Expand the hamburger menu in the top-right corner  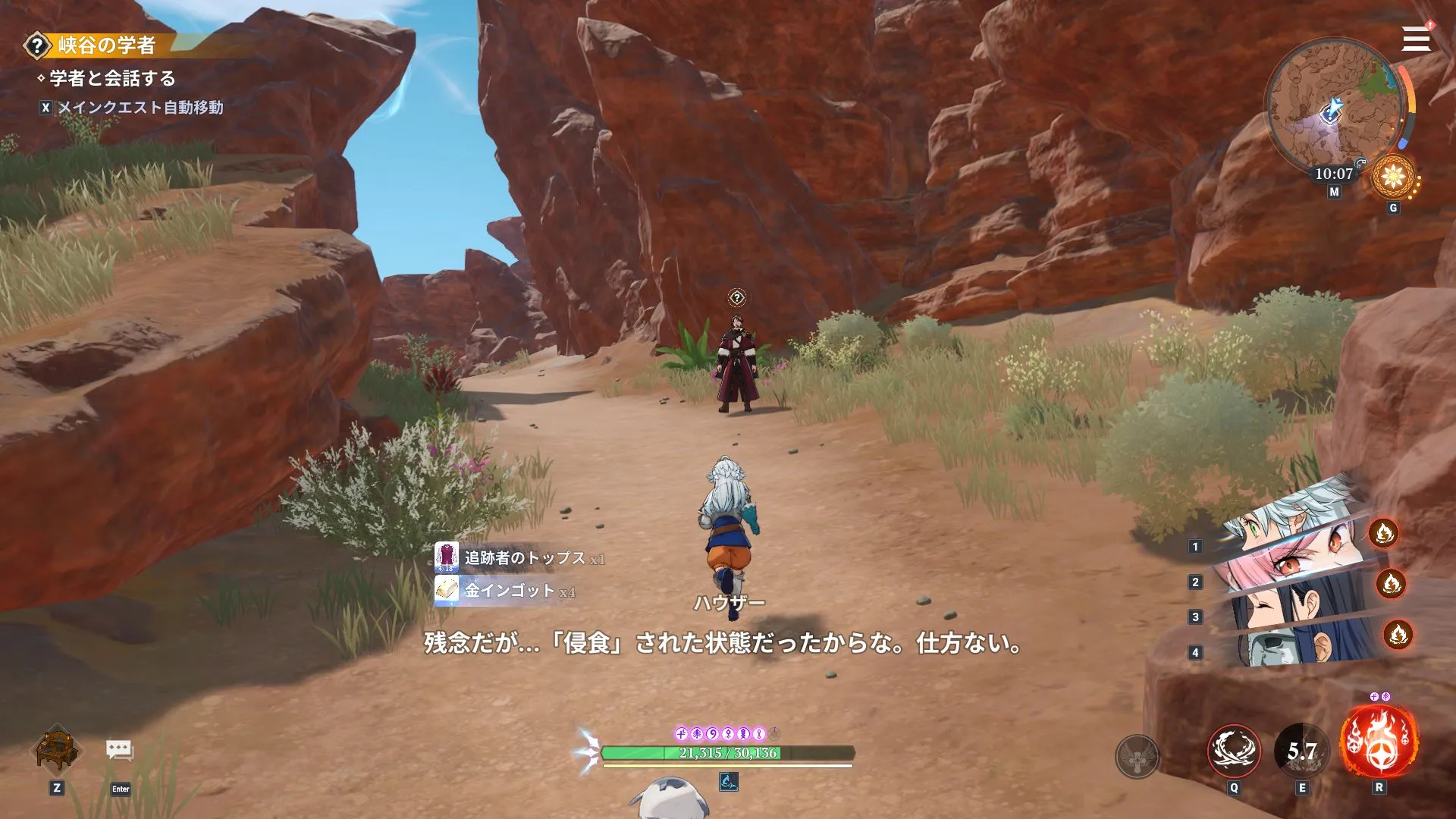click(x=1415, y=38)
